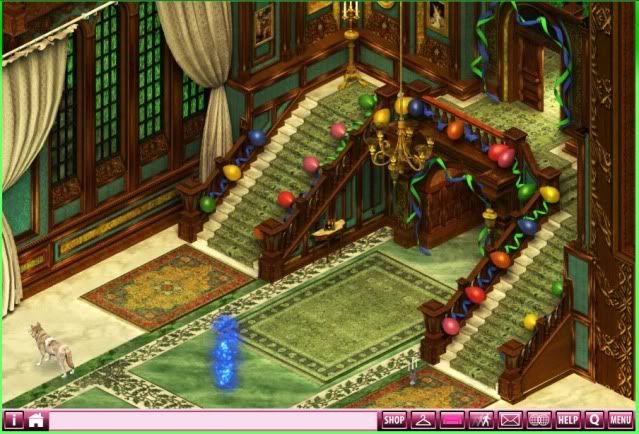Click the walking figure icon
639x434 pixels.
tap(481, 420)
